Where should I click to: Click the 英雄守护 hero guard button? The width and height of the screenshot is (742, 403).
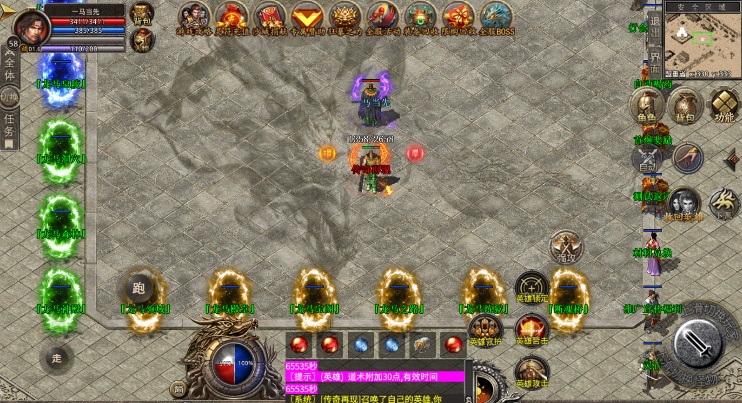coord(484,328)
